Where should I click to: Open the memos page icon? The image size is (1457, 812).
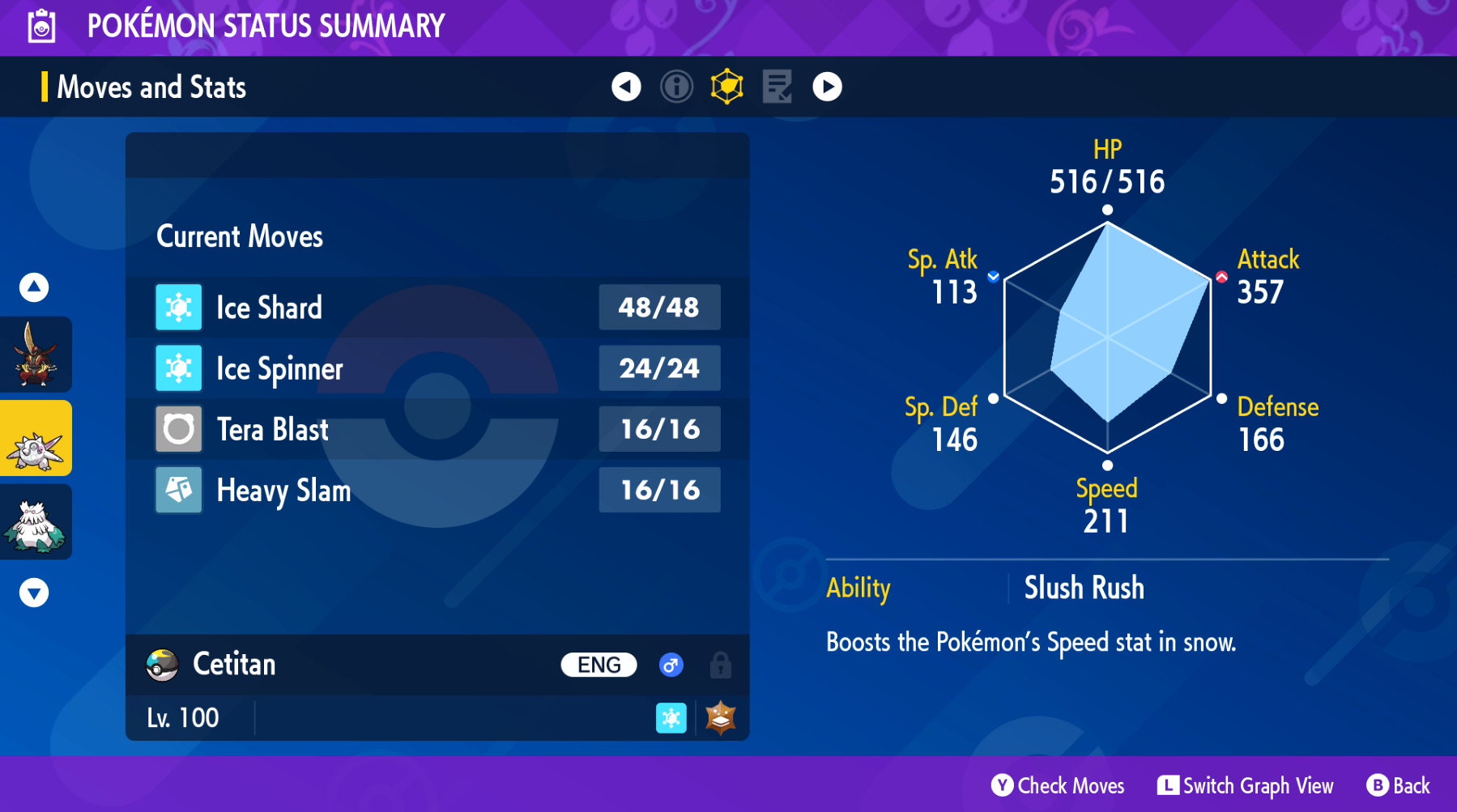[777, 87]
